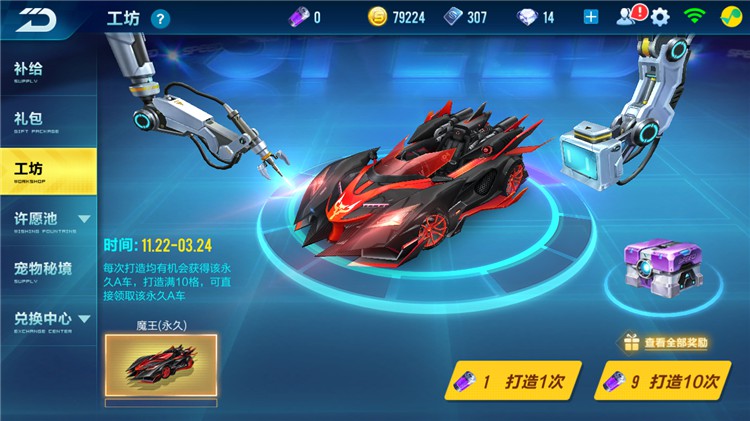
Task: Open the 礼包 gift package tab
Action: 48,122
